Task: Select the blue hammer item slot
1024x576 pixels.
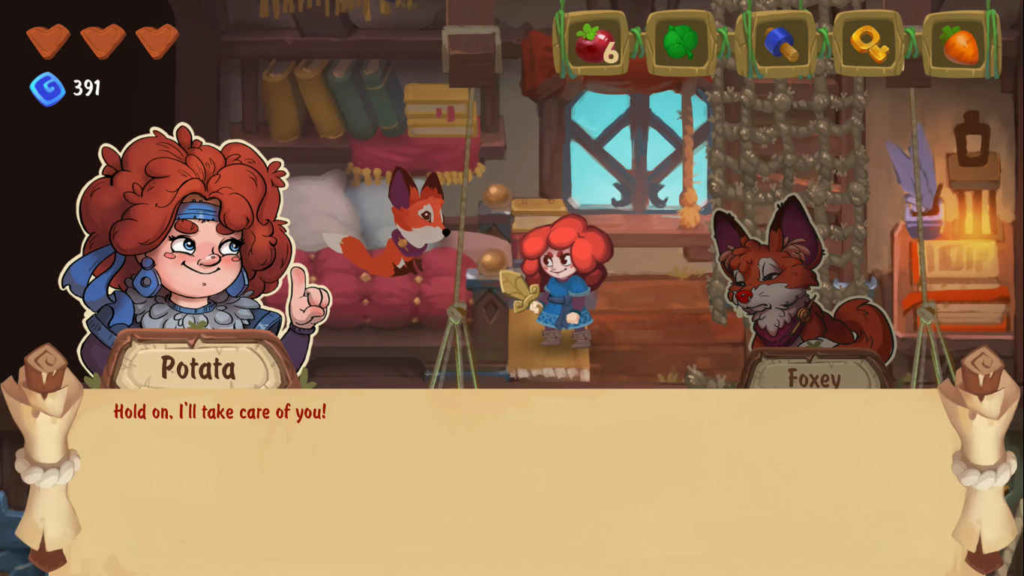Action: click(776, 44)
